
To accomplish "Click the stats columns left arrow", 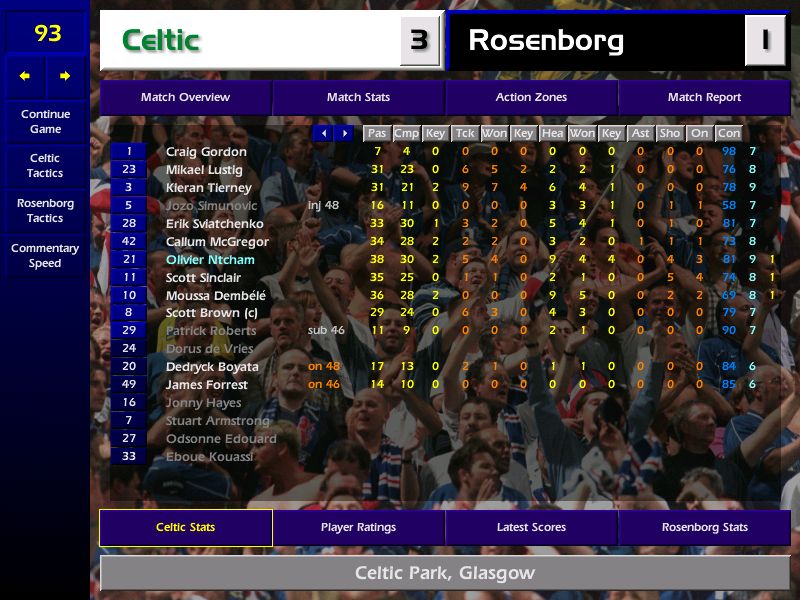I will [x=323, y=133].
